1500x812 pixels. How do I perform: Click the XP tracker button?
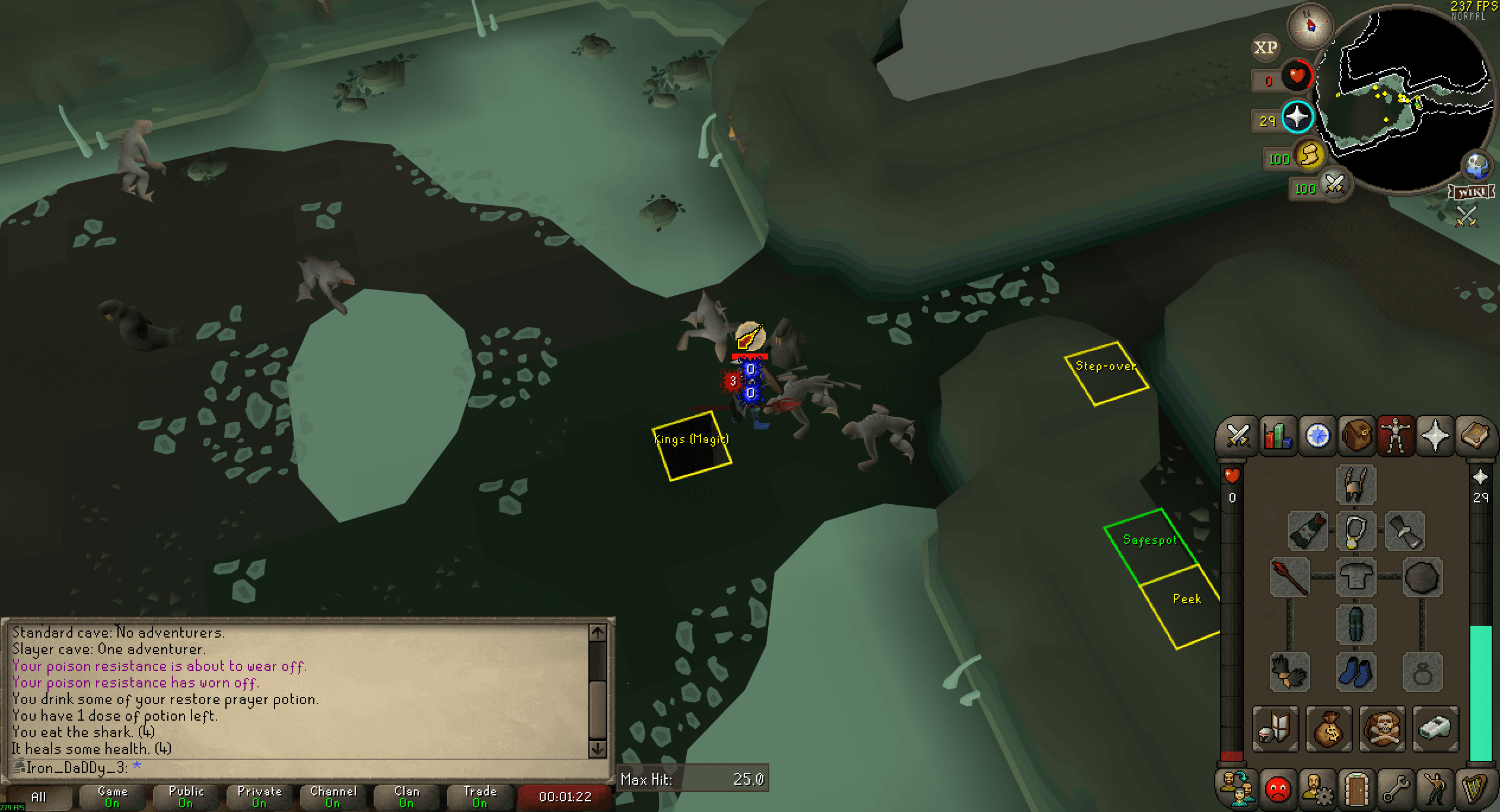(1266, 47)
